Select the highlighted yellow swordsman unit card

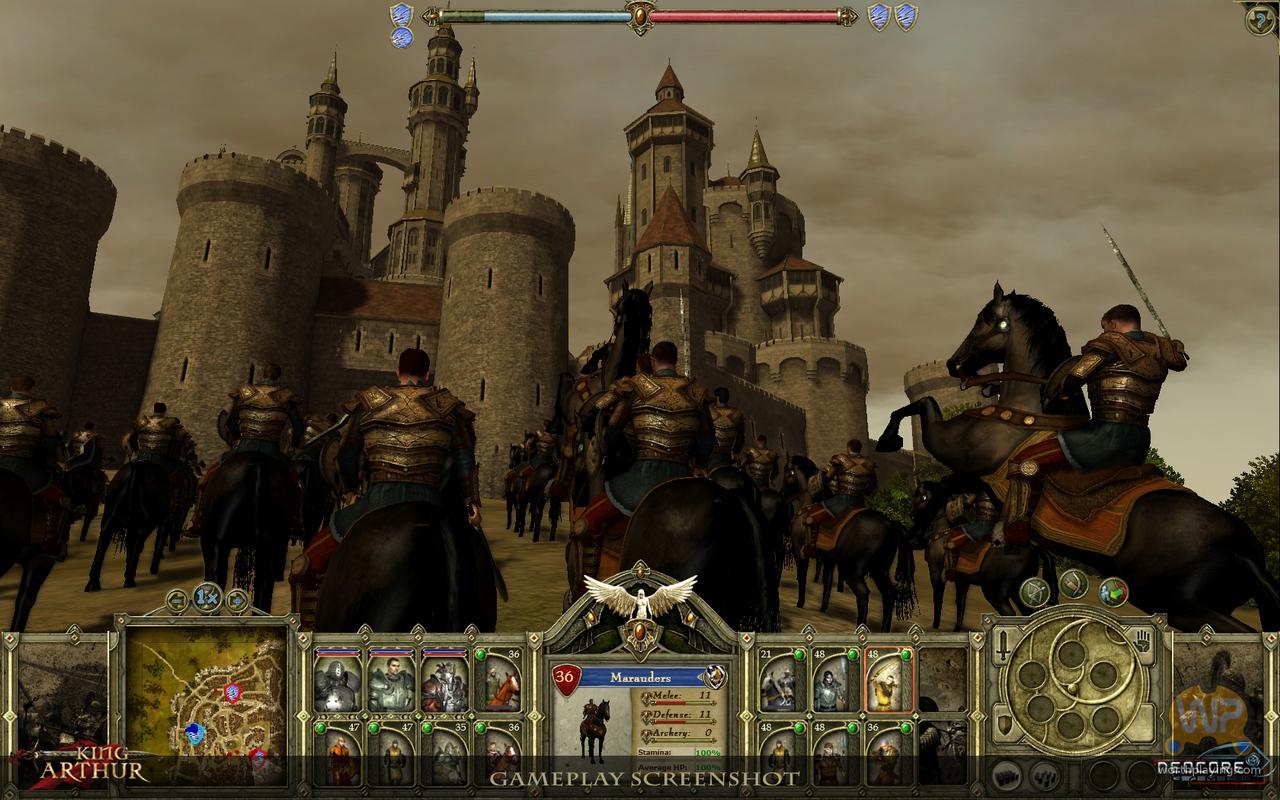point(888,681)
